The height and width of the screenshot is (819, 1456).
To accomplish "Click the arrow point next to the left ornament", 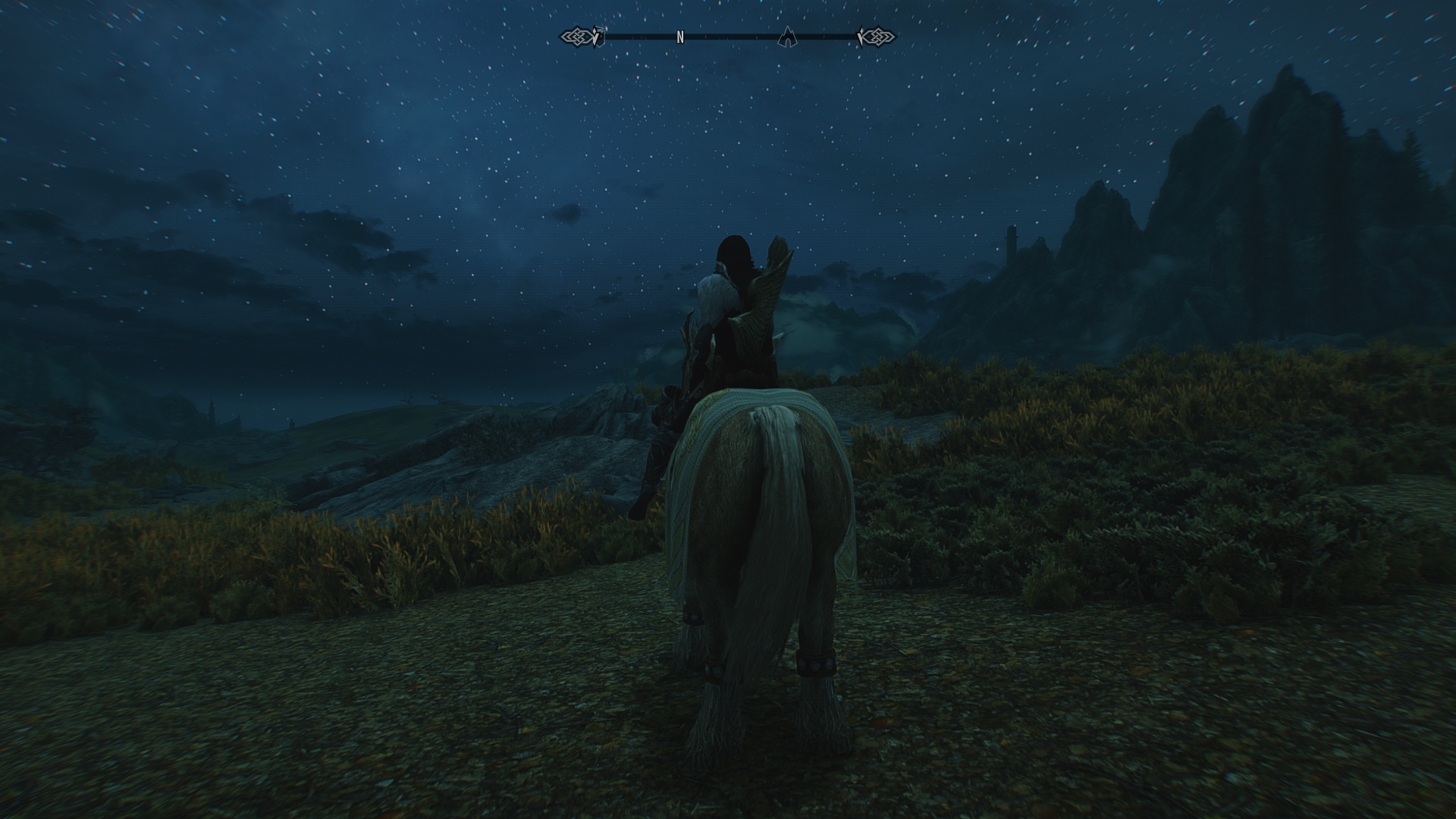I will click(x=596, y=35).
